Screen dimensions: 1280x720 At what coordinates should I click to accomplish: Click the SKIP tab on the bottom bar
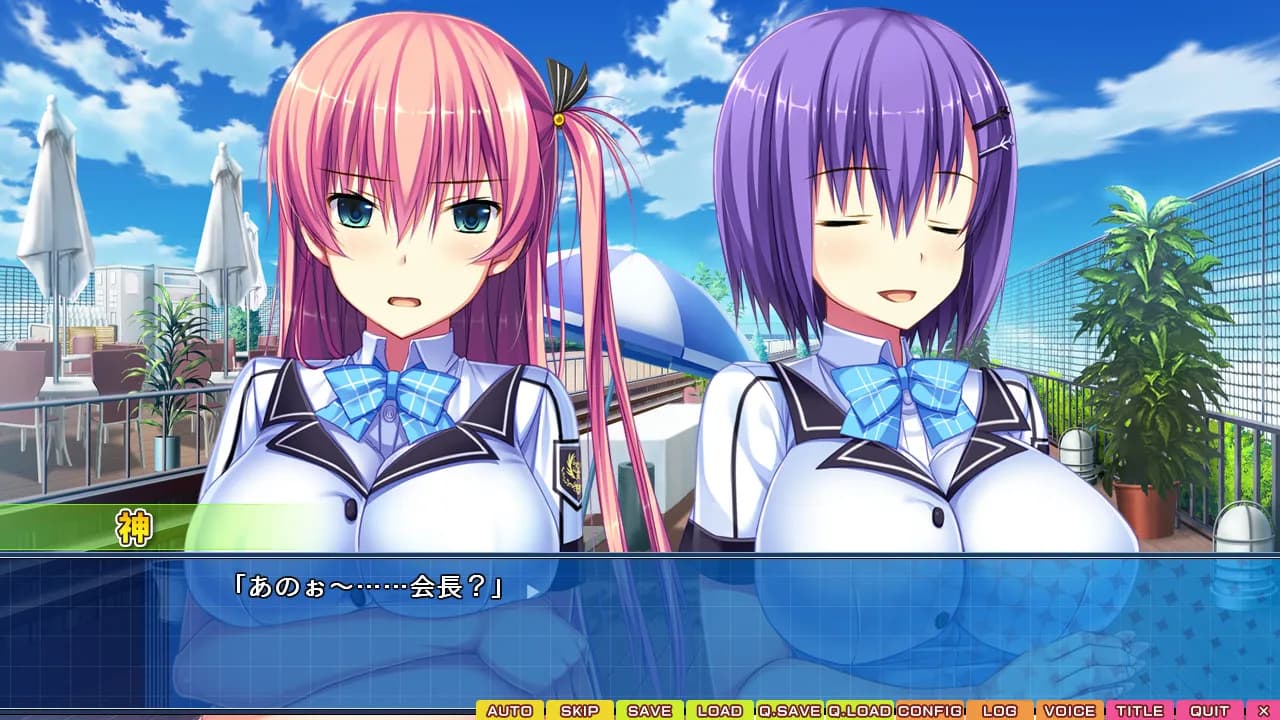pyautogui.click(x=578, y=709)
